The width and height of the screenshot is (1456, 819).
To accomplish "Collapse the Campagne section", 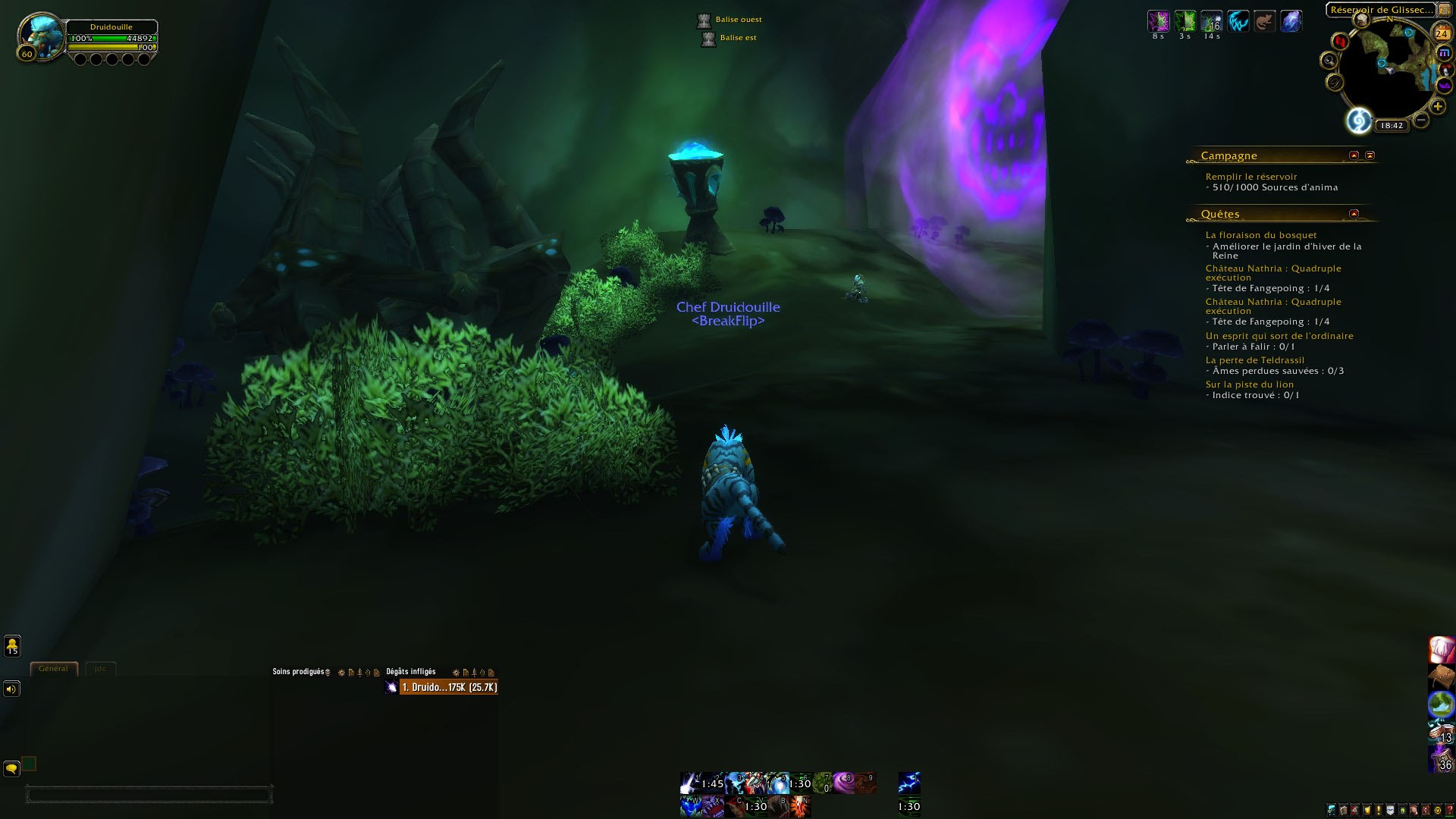I will [1353, 155].
